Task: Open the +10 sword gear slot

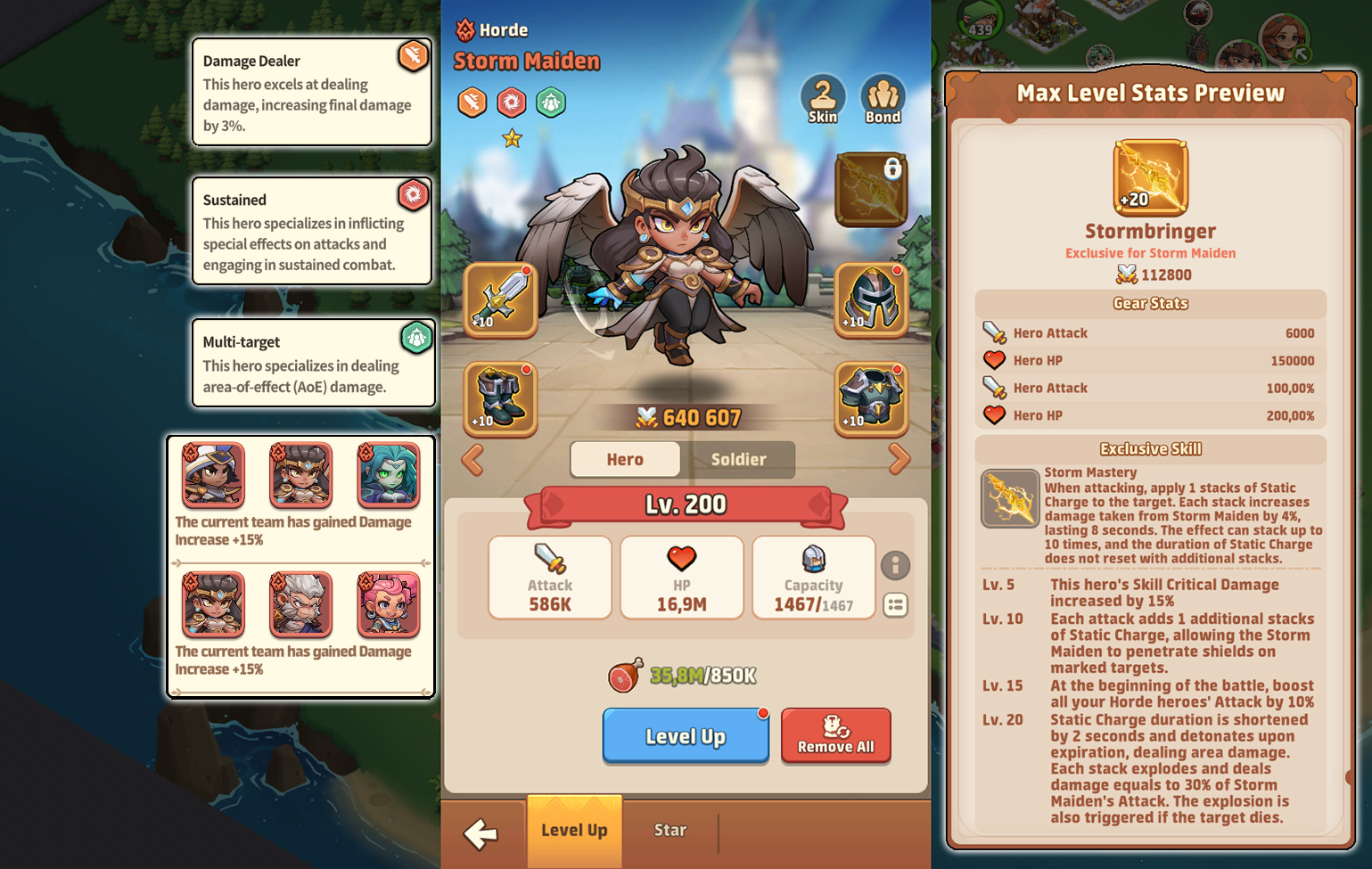Action: (499, 301)
